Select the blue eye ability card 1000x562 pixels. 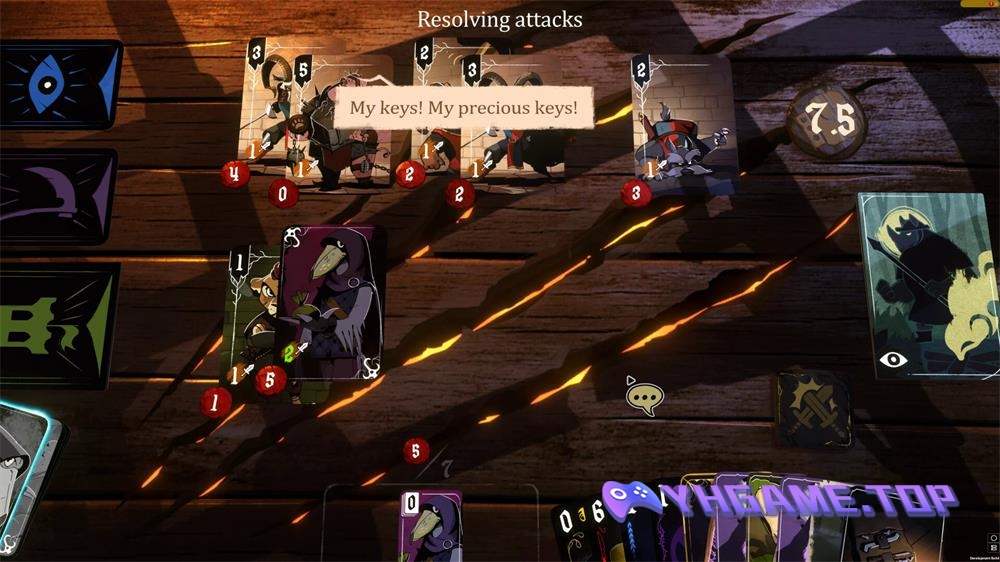click(58, 85)
